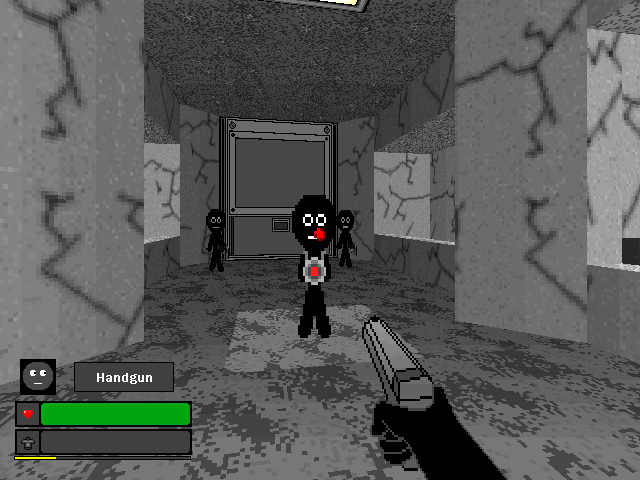Image resolution: width=640 pixels, height=480 pixels.
Task: Click the armor vest icon
Action: point(28,441)
